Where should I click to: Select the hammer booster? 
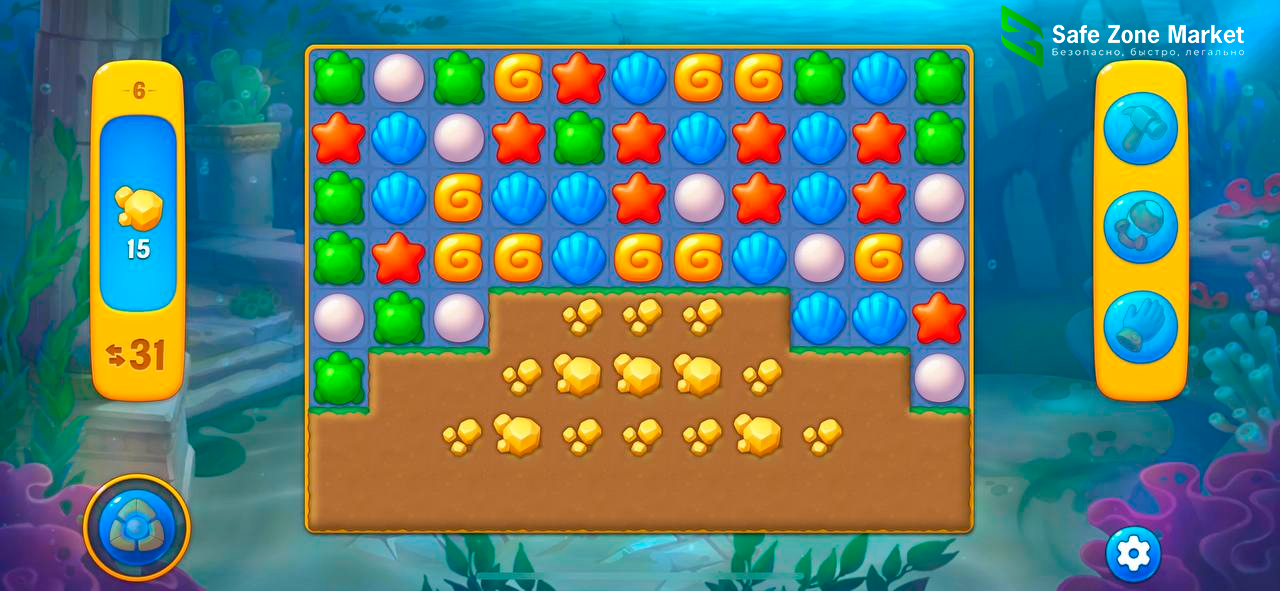1140,128
